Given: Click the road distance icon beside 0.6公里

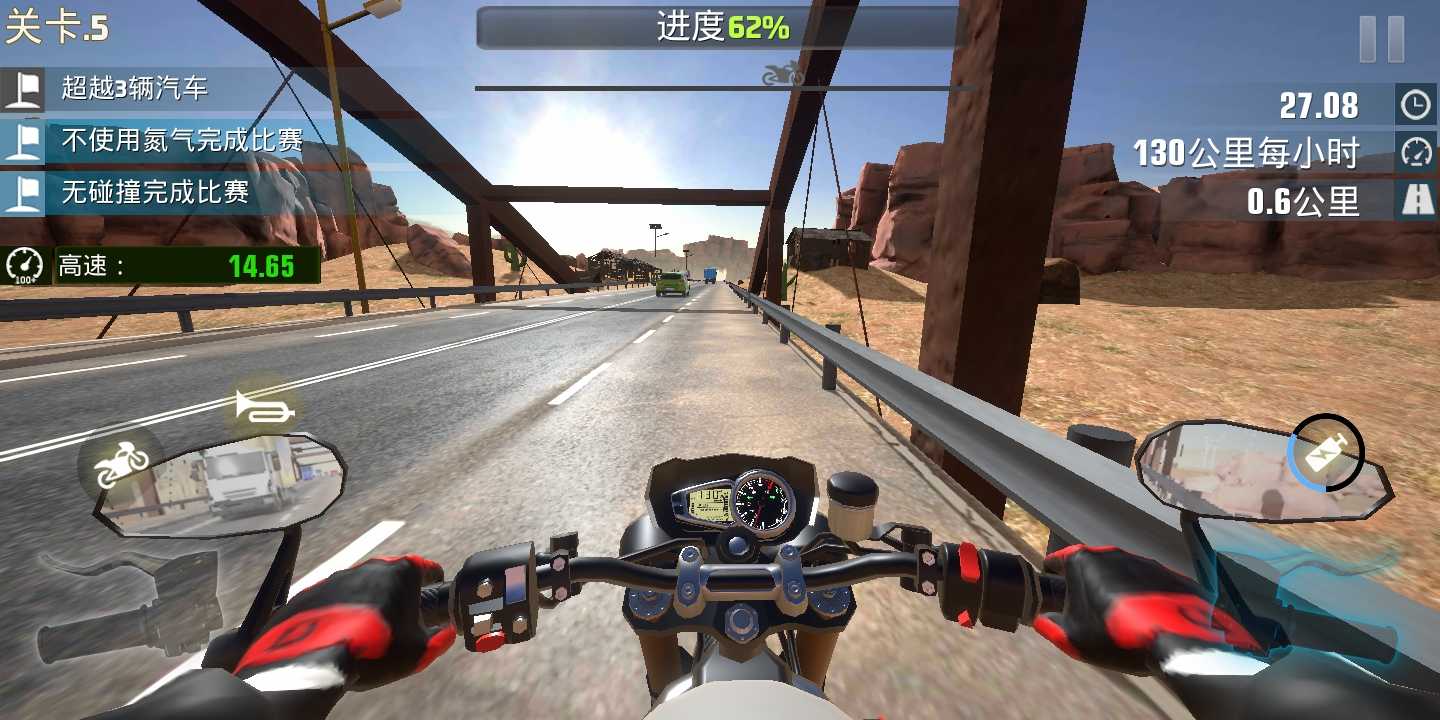Looking at the screenshot, I should 1416,199.
